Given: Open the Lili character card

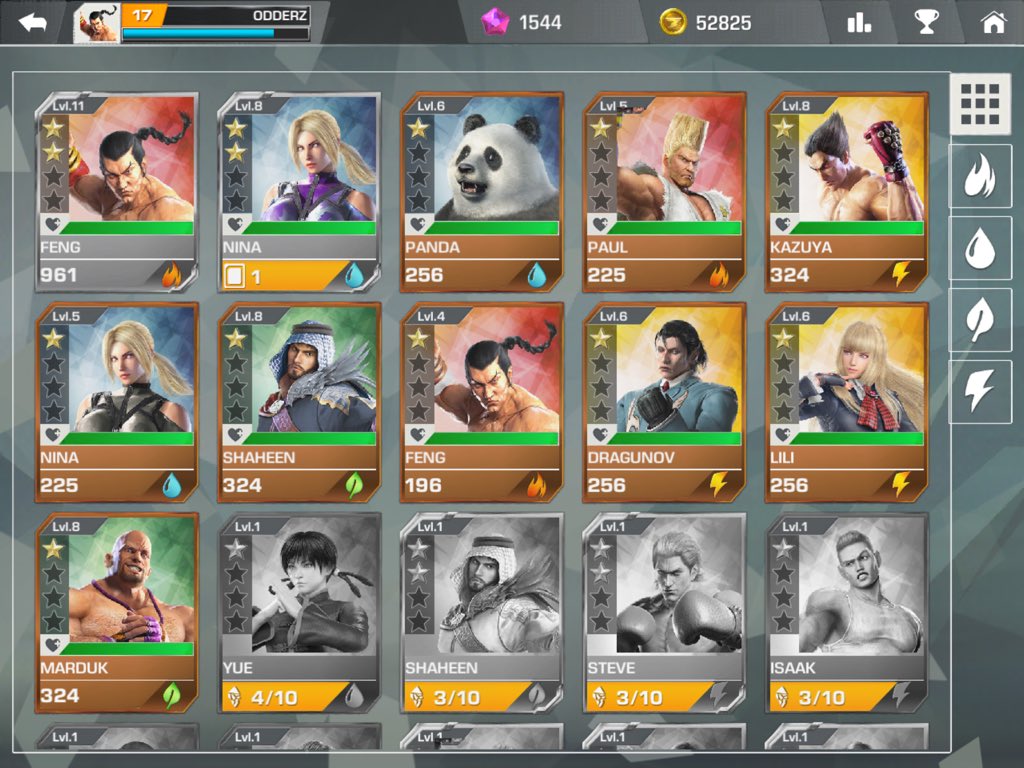Looking at the screenshot, I should click(848, 402).
